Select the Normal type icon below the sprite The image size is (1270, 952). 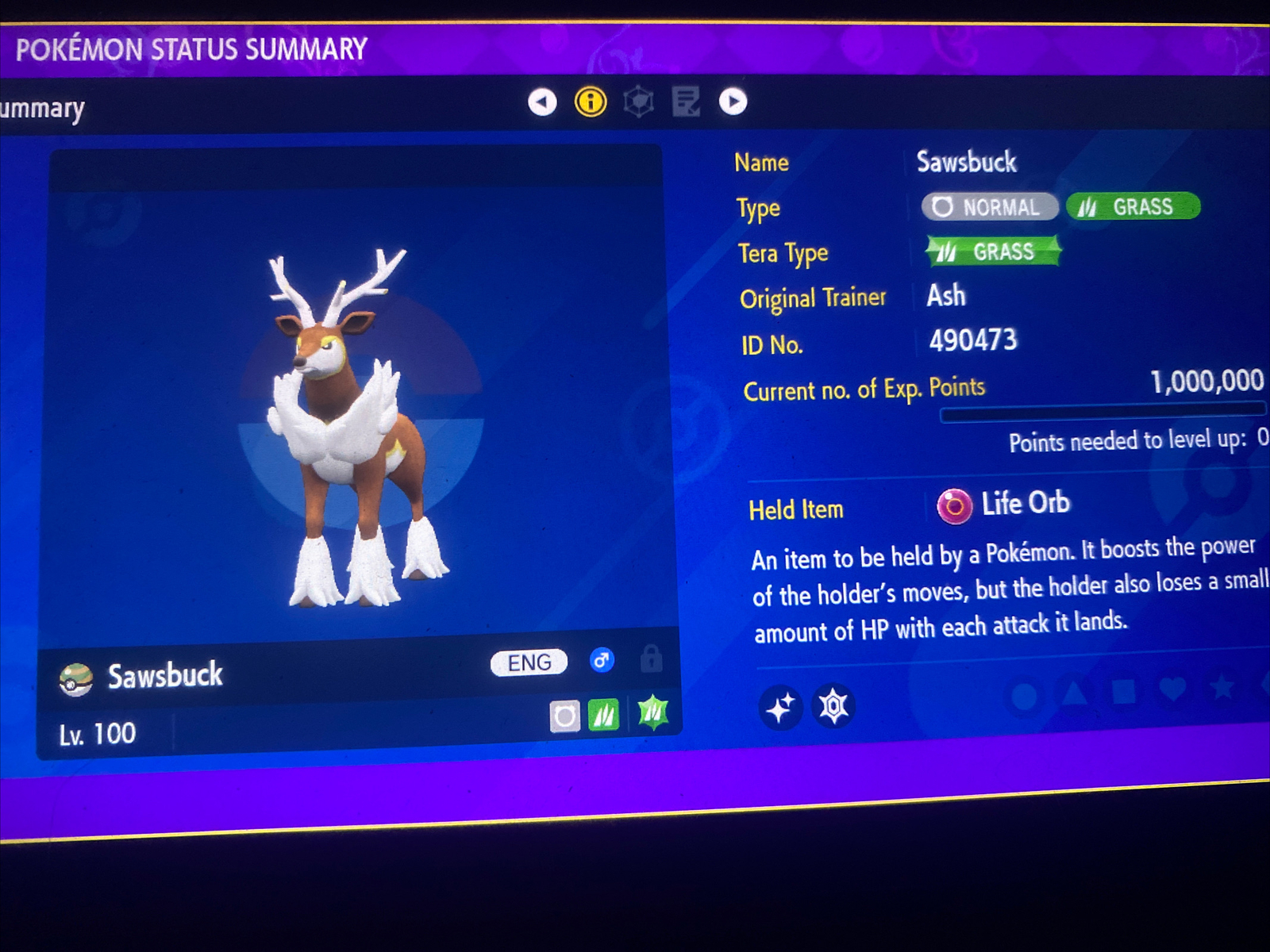coord(566,716)
